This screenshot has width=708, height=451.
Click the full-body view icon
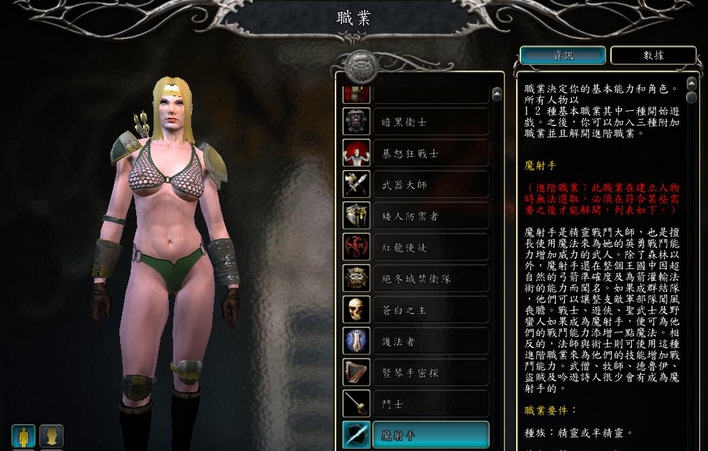[x=23, y=436]
